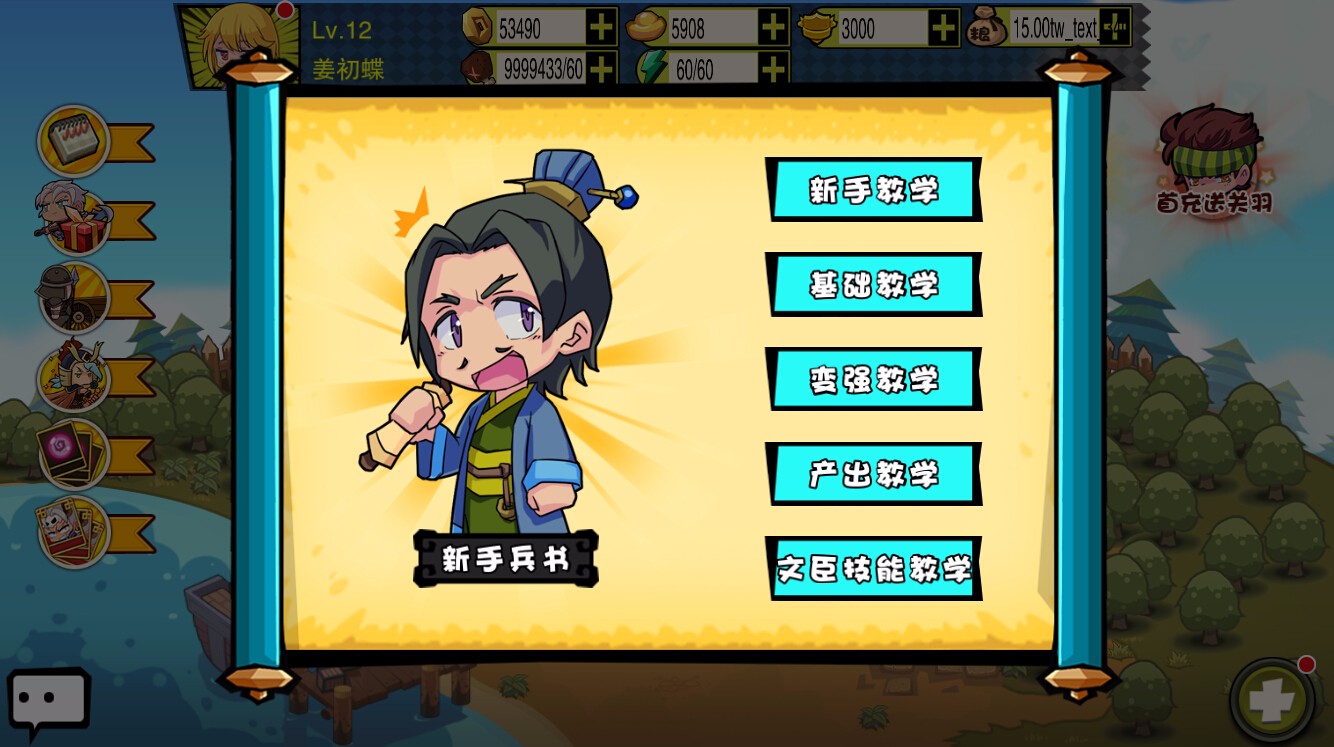Viewport: 1334px width, 747px height.
Task: Open the 产出教学 tutorial
Action: [x=874, y=472]
